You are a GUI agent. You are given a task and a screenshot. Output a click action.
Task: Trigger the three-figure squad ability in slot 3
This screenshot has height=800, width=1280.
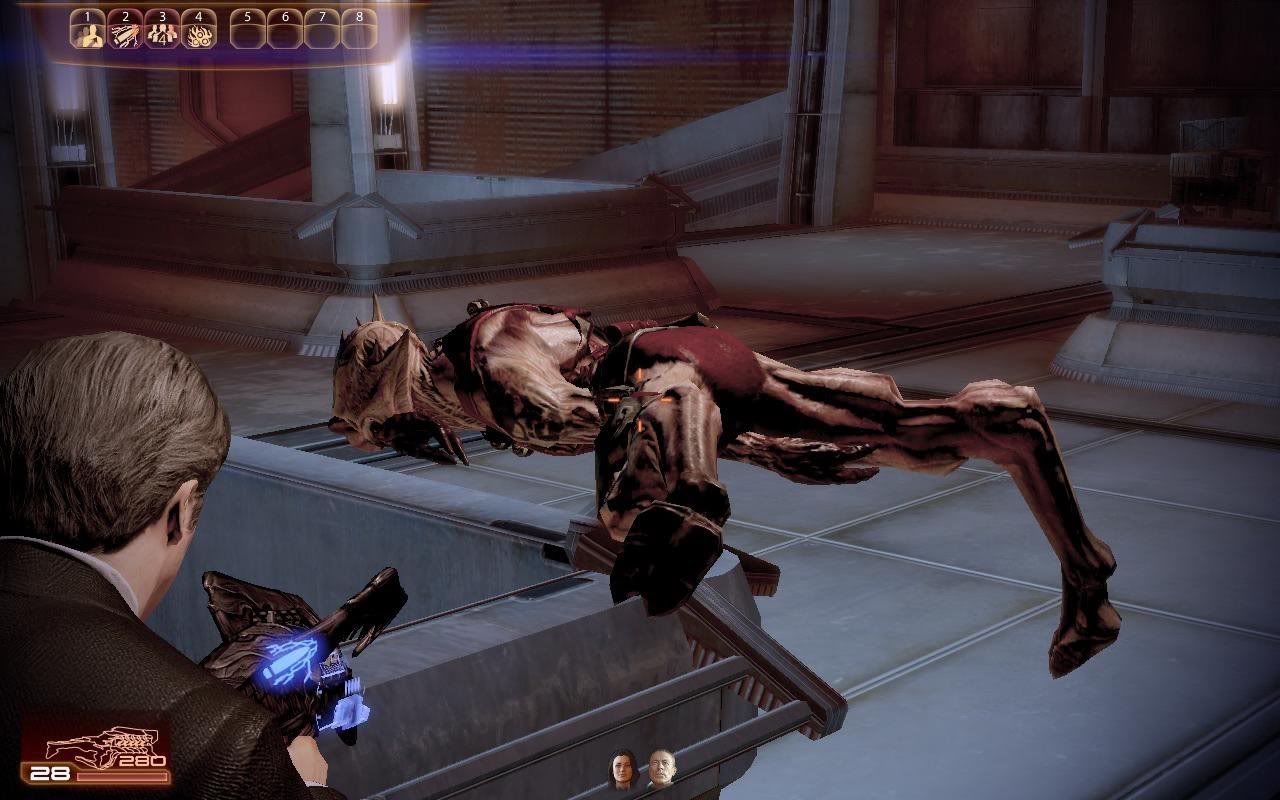[x=162, y=32]
